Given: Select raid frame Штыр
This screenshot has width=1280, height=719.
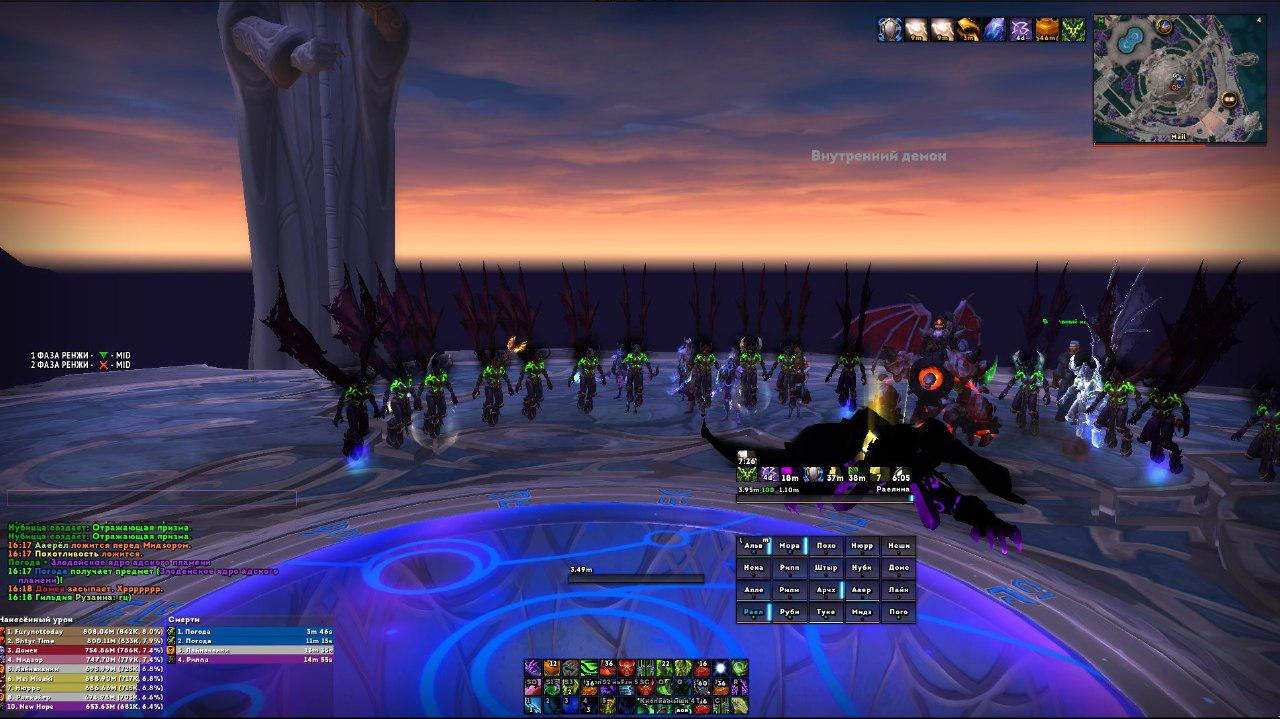Looking at the screenshot, I should (x=826, y=568).
